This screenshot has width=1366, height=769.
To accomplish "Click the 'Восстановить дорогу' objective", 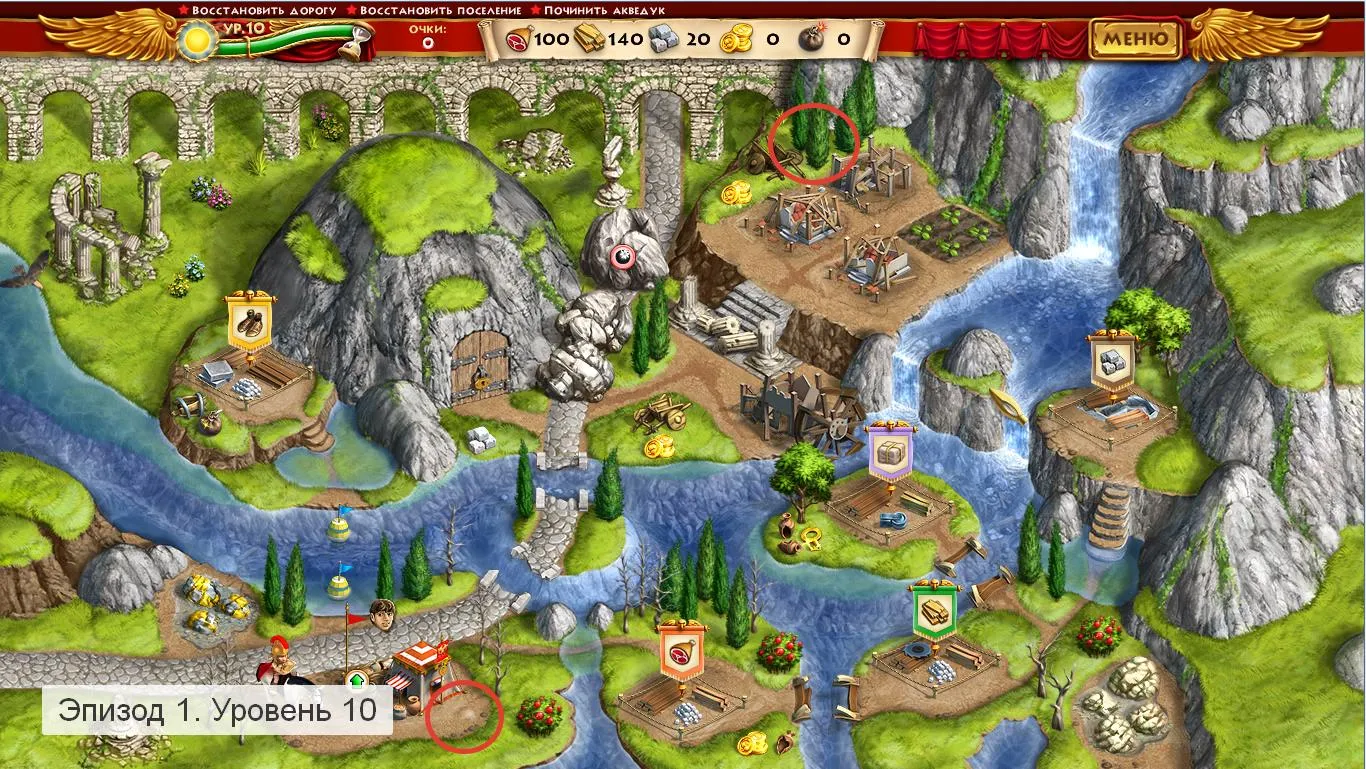I will 257,10.
